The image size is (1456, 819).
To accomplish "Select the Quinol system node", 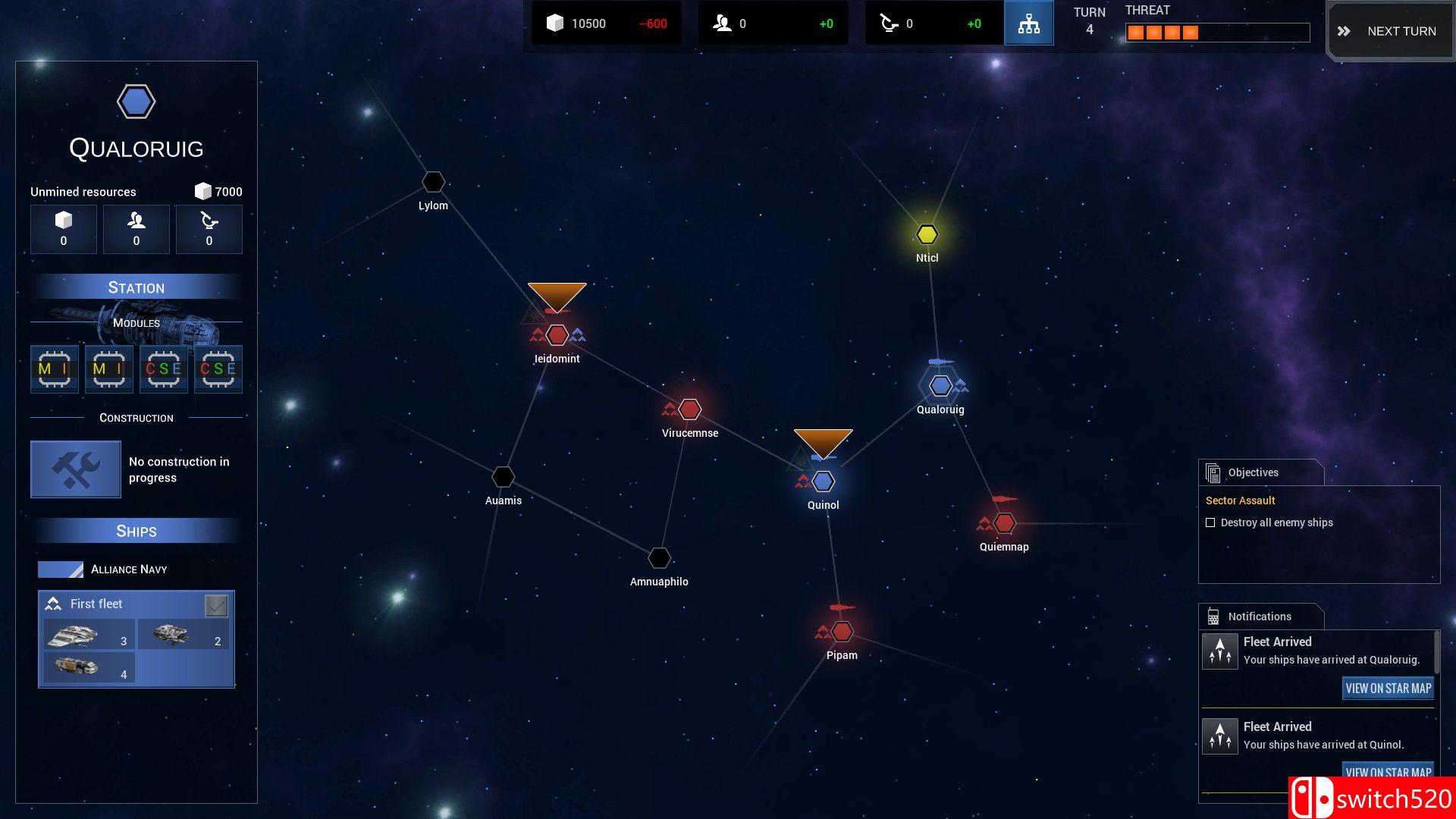I will [824, 482].
